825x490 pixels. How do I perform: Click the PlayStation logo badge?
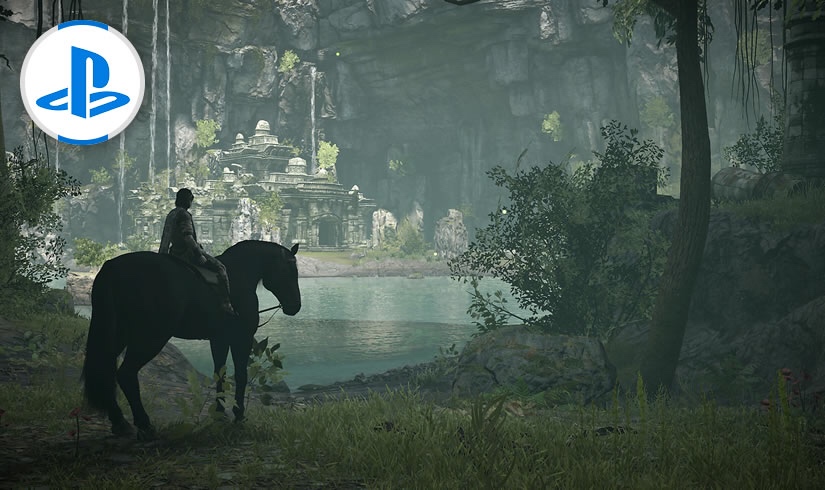pyautogui.click(x=82, y=82)
